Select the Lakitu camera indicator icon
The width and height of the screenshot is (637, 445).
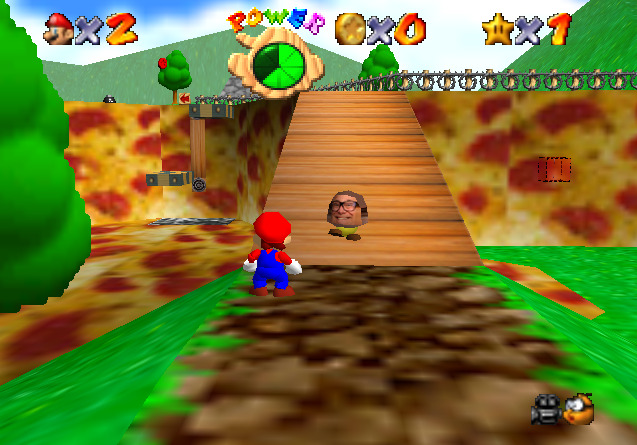(578, 408)
